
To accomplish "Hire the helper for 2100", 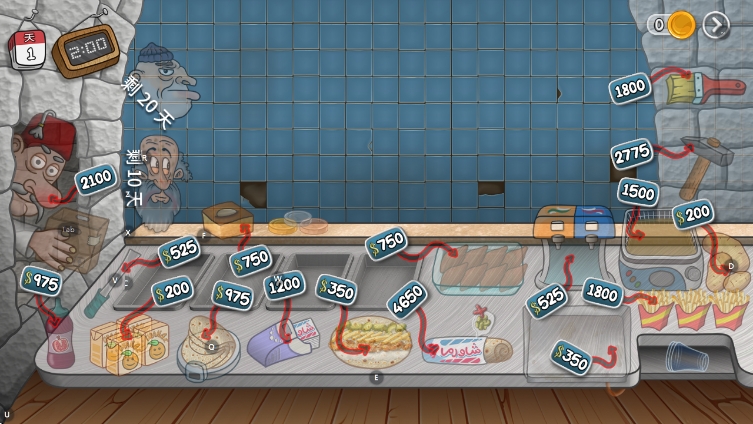I will click(95, 180).
